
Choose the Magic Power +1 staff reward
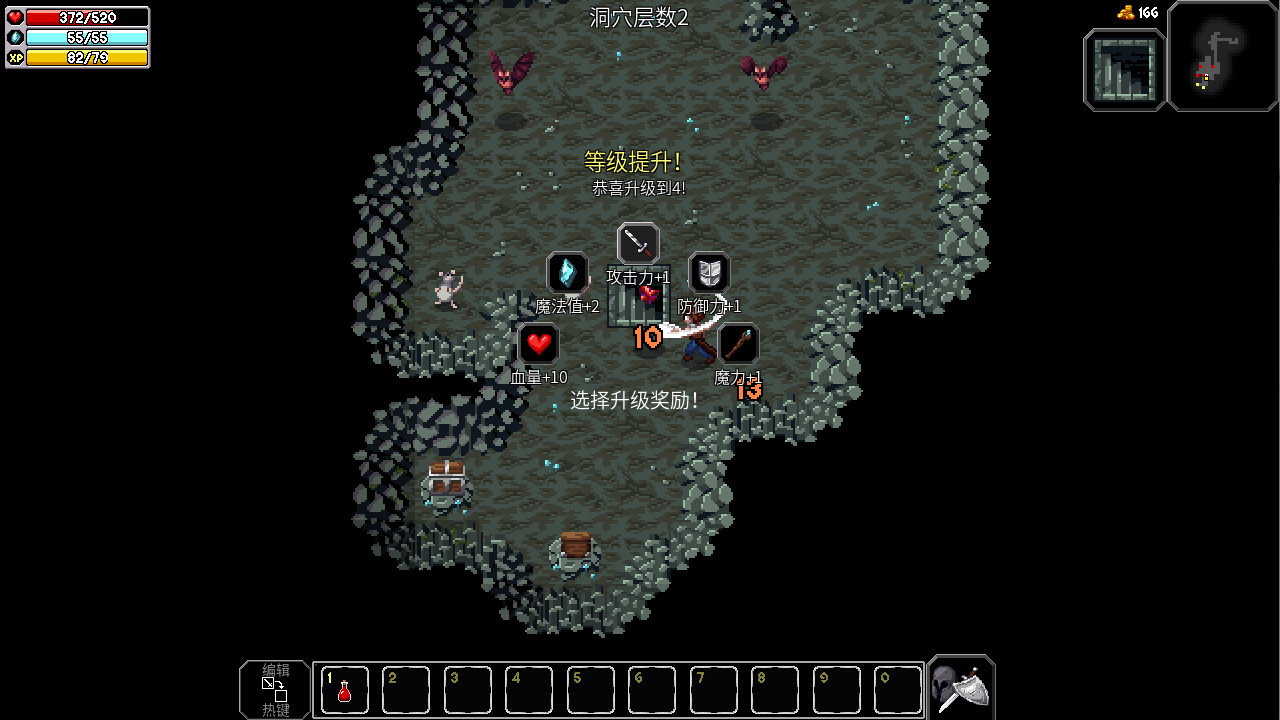[738, 344]
